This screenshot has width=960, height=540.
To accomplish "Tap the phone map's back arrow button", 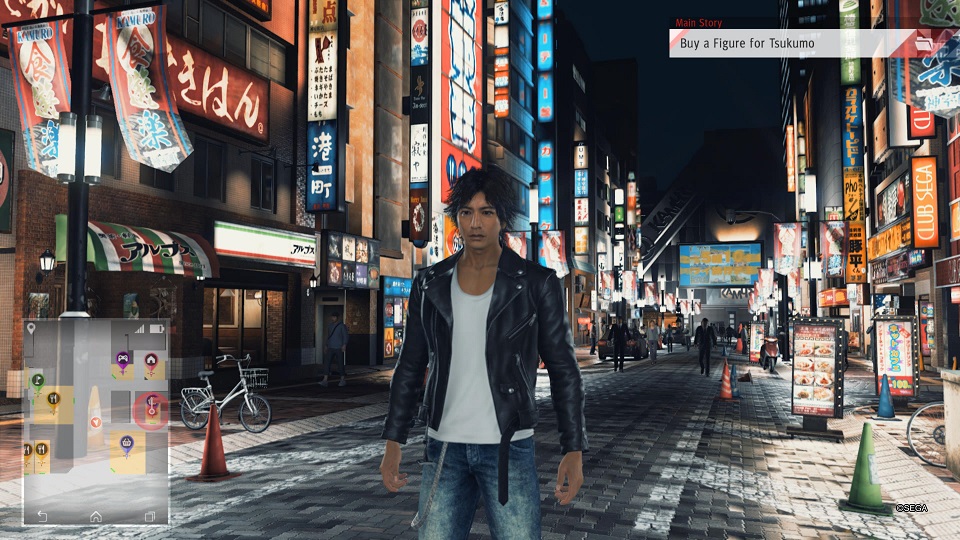I will [x=41, y=516].
